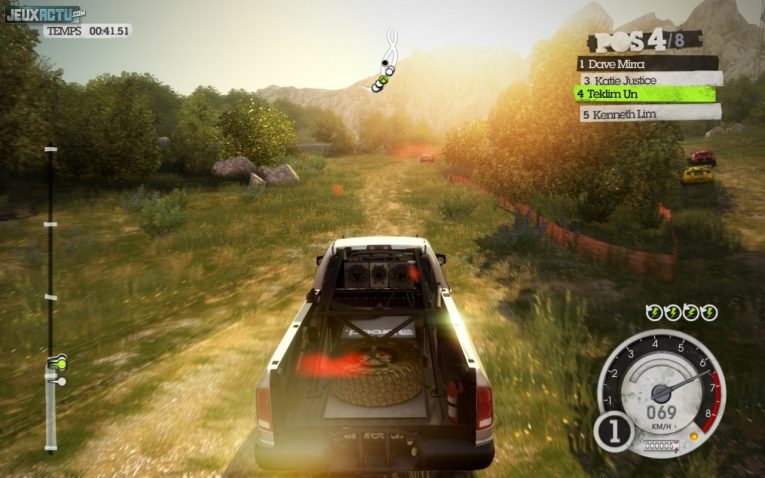Choose the Katie Justice leaderboard row
This screenshot has height=478, width=765.
pos(646,78)
